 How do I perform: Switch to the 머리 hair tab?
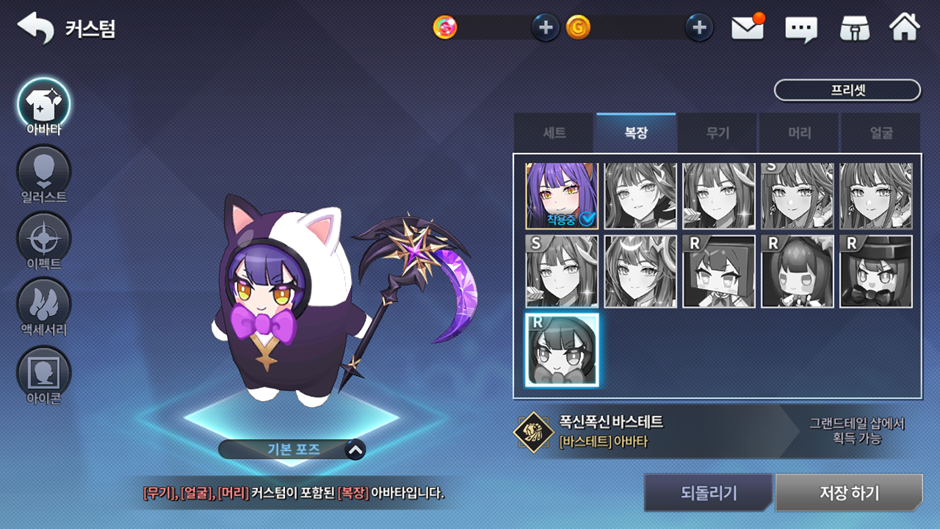click(x=799, y=133)
